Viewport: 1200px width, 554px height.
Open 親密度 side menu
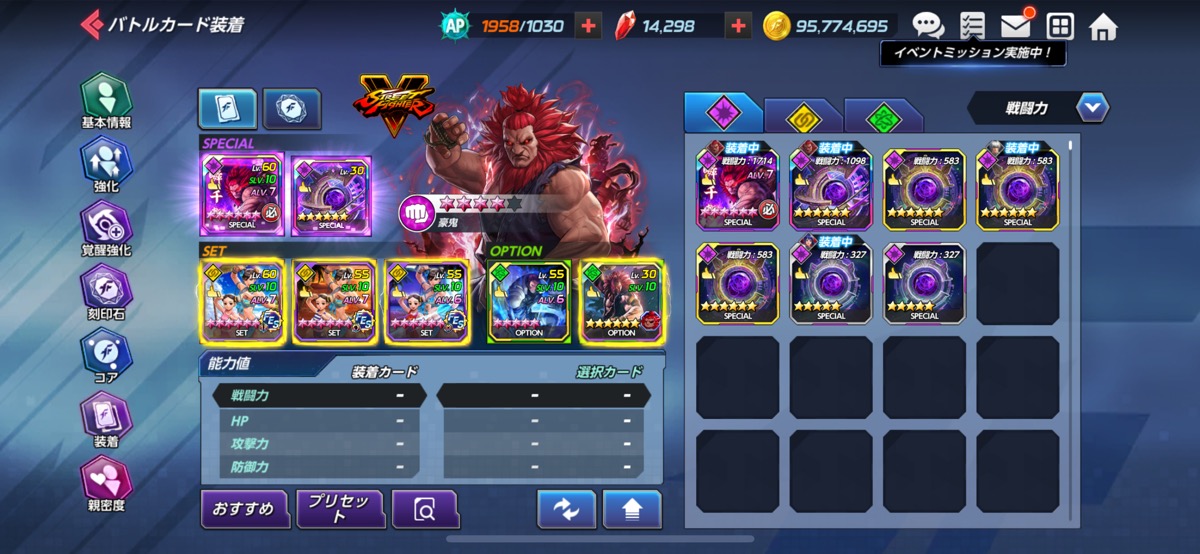click(x=106, y=483)
